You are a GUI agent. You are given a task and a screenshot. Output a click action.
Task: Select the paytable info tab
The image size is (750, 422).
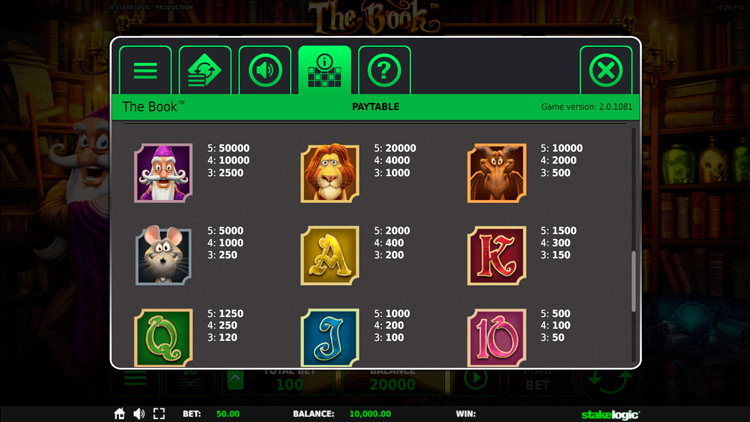pyautogui.click(x=325, y=71)
